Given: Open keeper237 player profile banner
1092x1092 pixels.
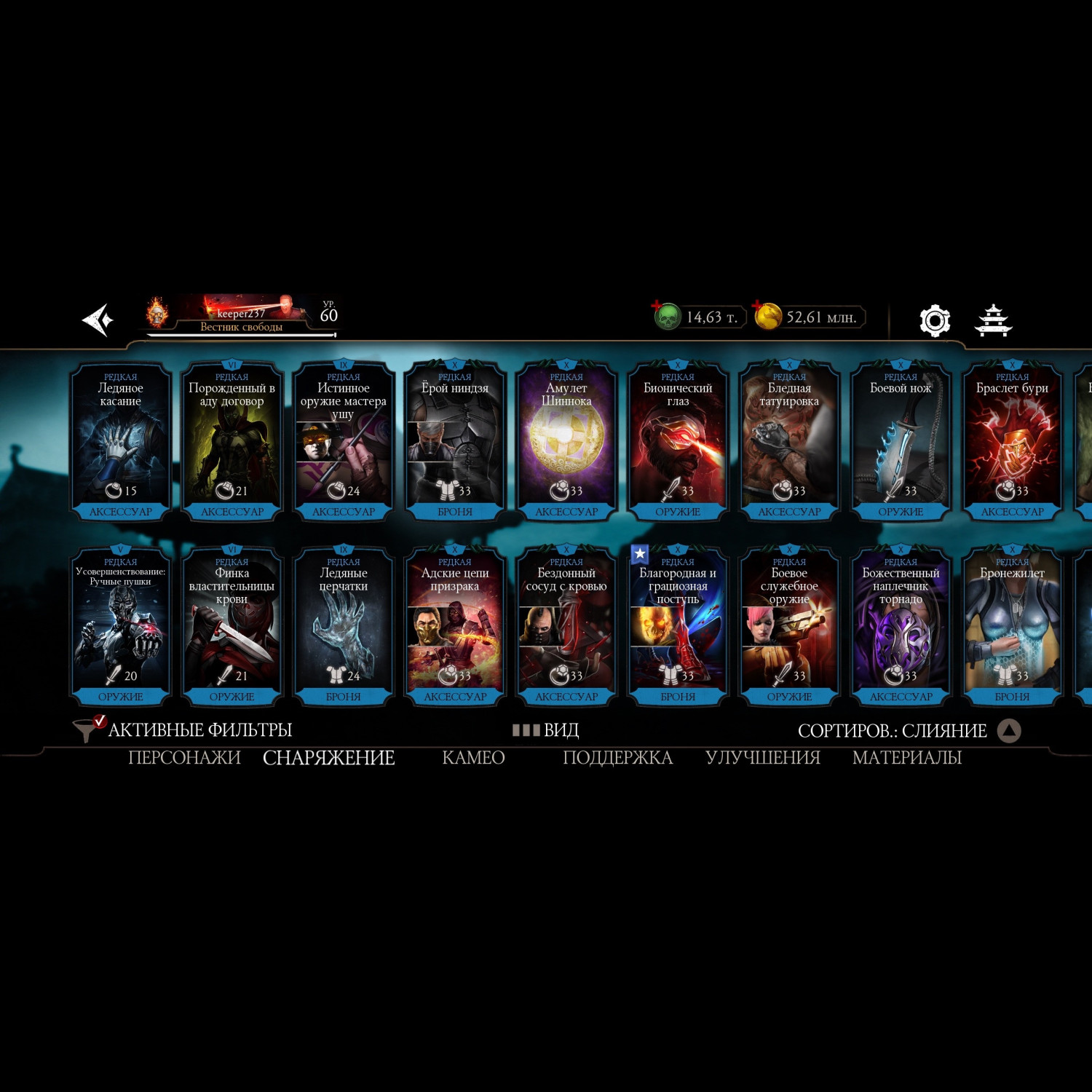Looking at the screenshot, I should pos(242,316).
